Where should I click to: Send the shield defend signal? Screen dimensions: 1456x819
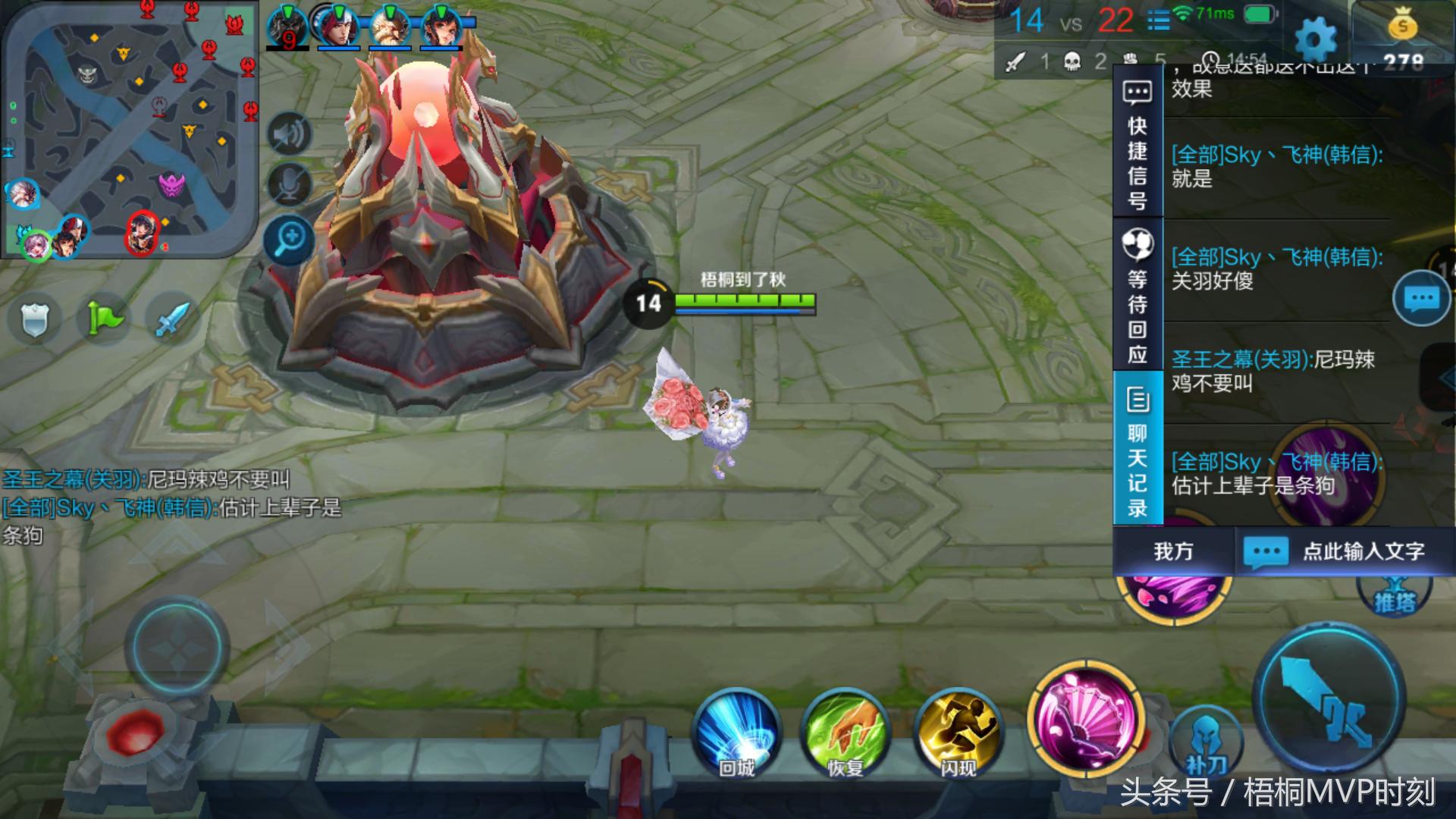(35, 319)
